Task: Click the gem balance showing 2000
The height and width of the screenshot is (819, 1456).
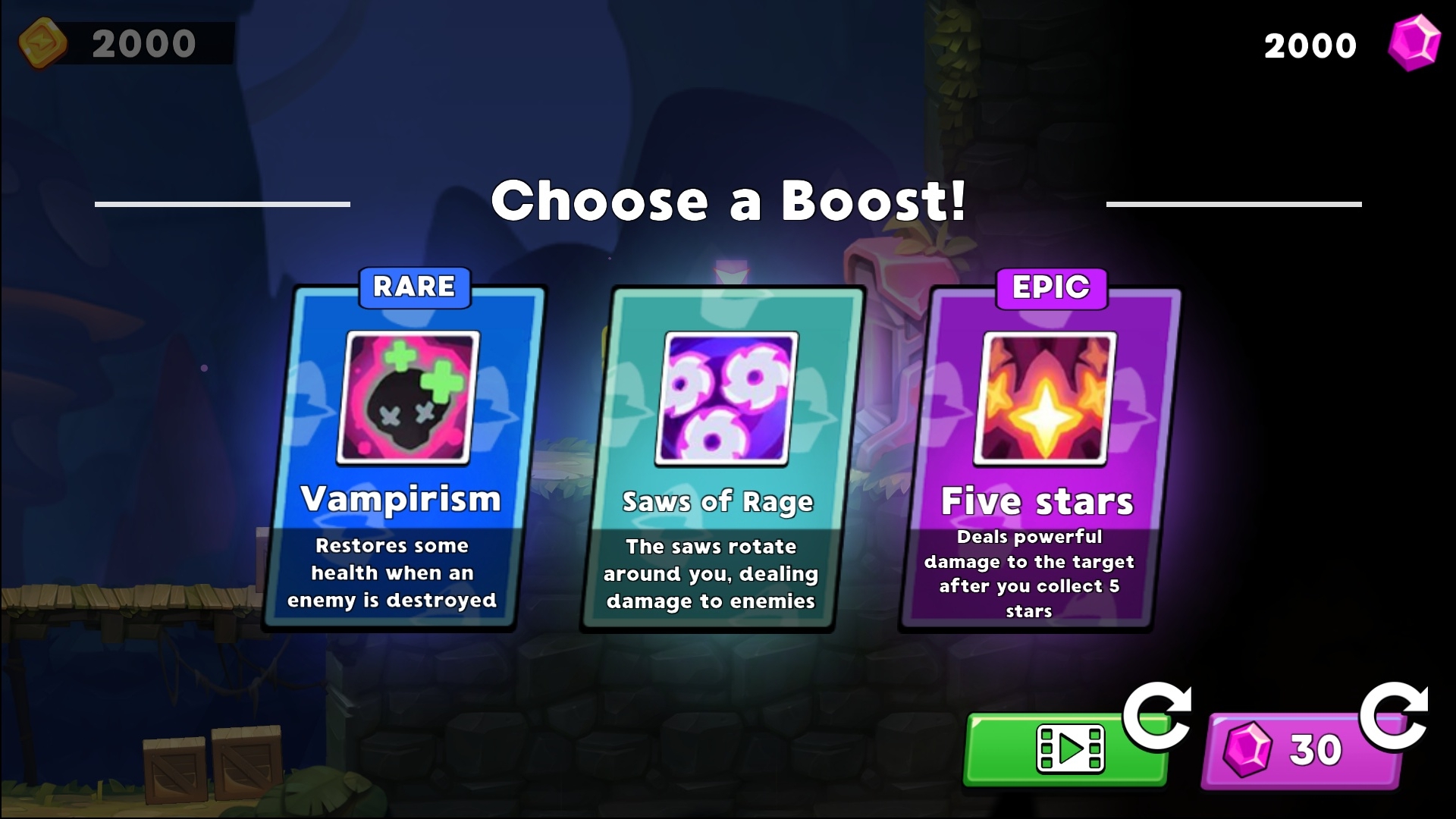Action: (1309, 44)
